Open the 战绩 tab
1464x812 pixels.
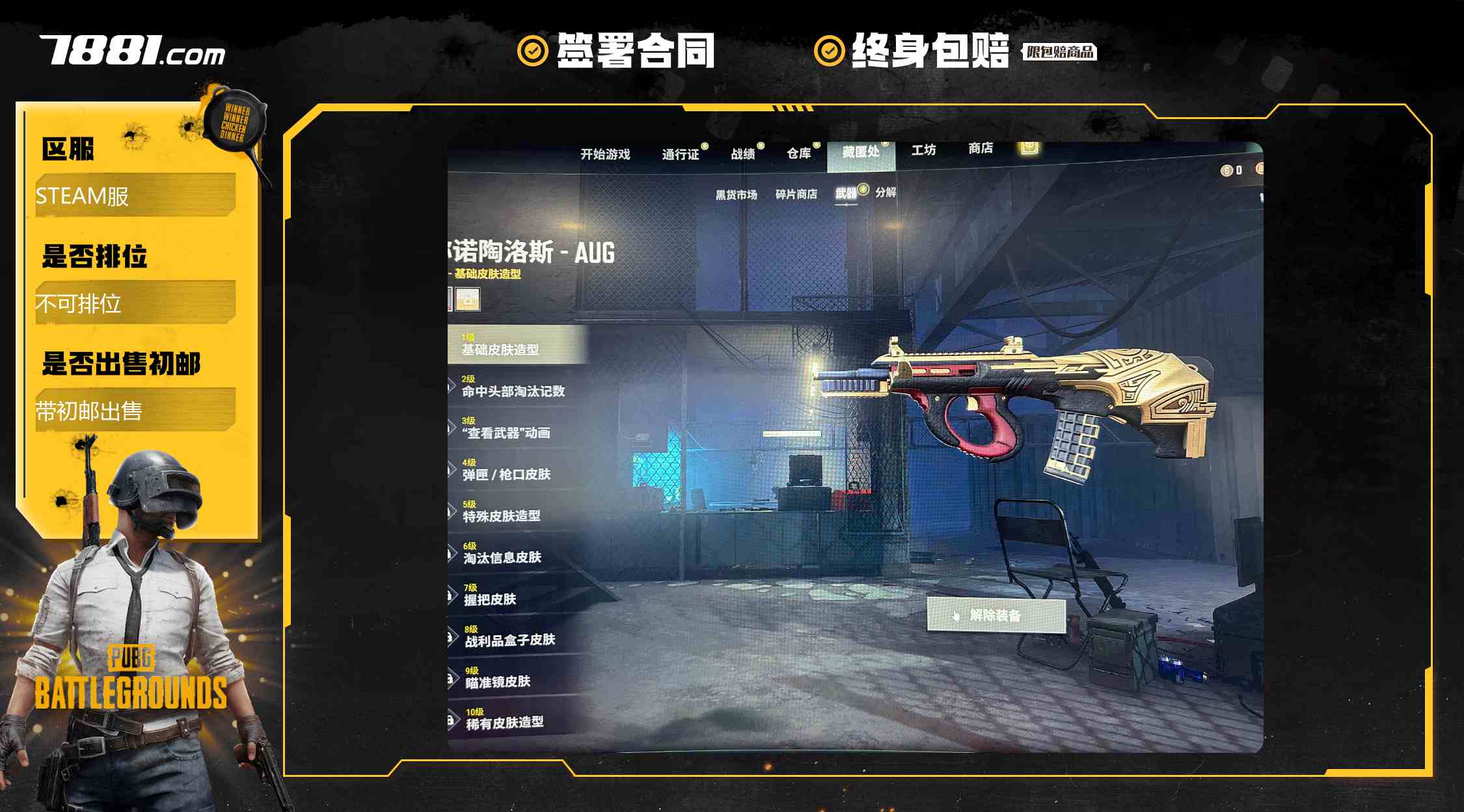[742, 154]
